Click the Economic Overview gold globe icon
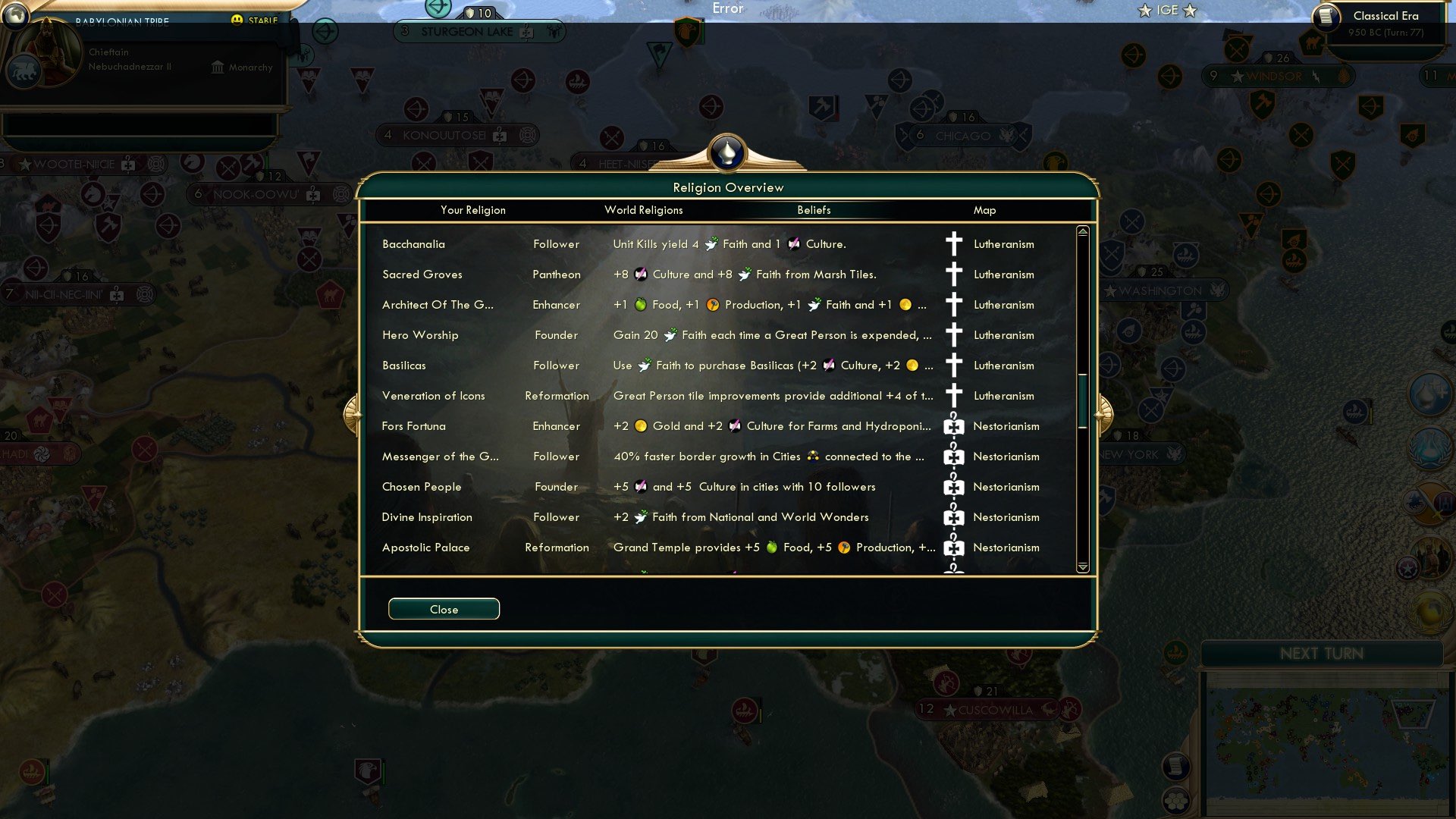Image resolution: width=1456 pixels, height=819 pixels. point(1429,612)
